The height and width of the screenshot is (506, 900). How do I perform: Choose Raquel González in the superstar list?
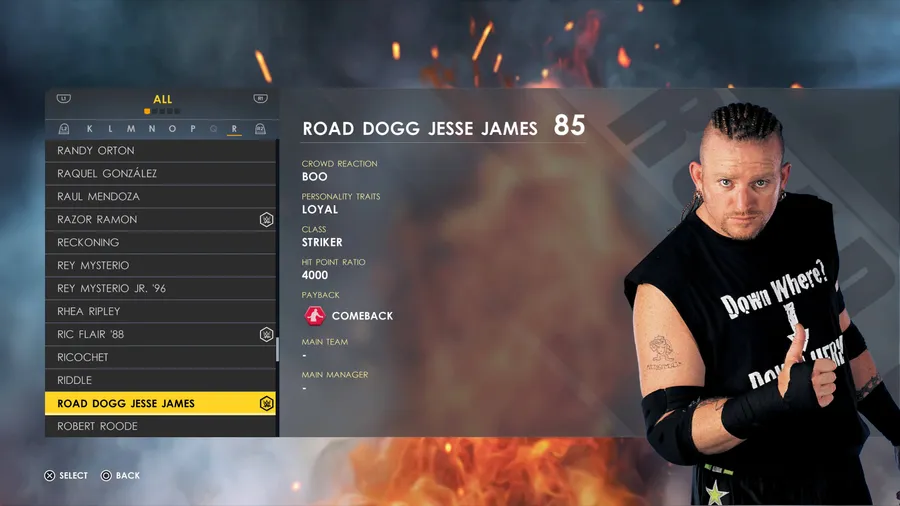point(160,173)
